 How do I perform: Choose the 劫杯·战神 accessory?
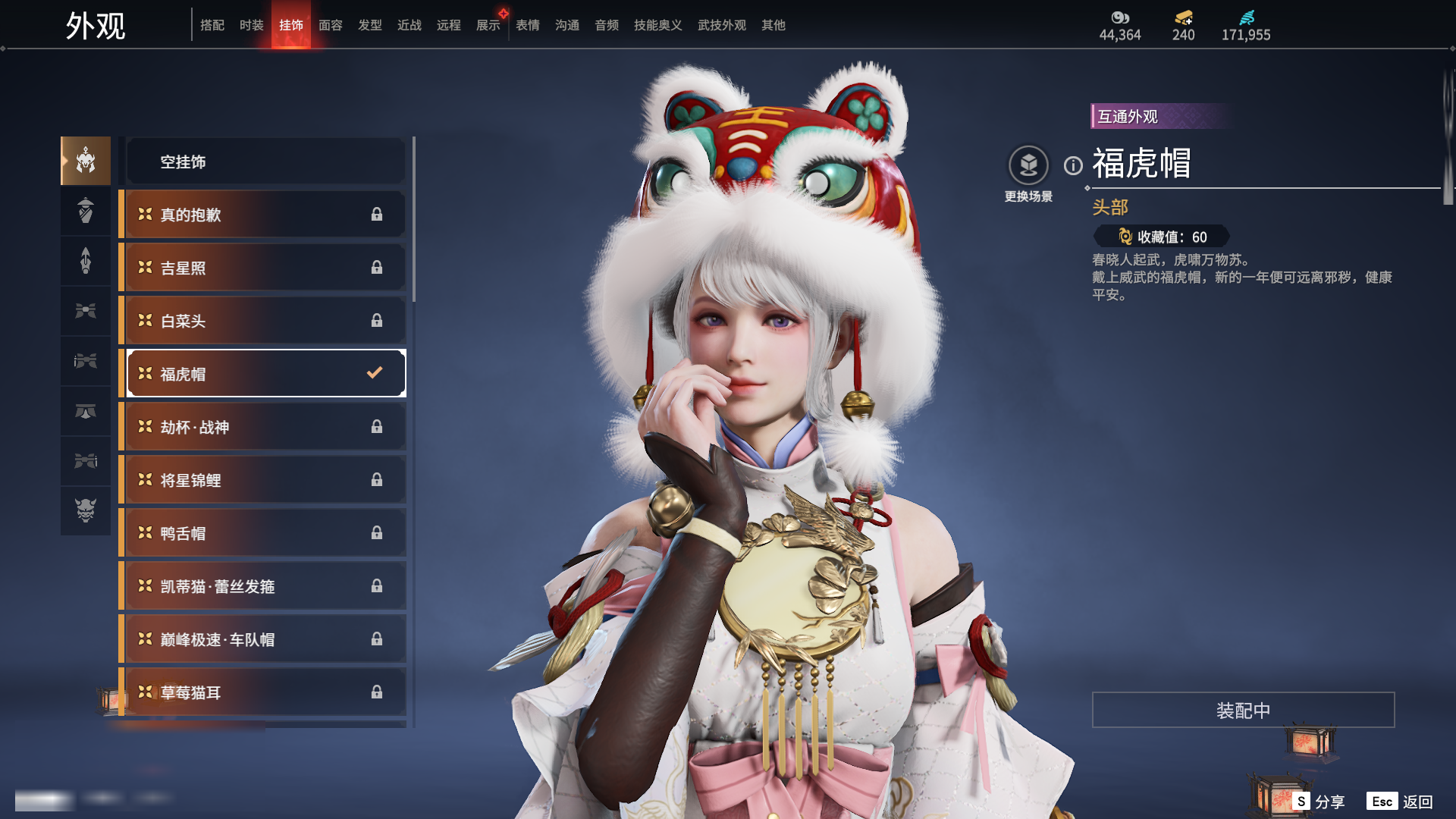tap(265, 427)
